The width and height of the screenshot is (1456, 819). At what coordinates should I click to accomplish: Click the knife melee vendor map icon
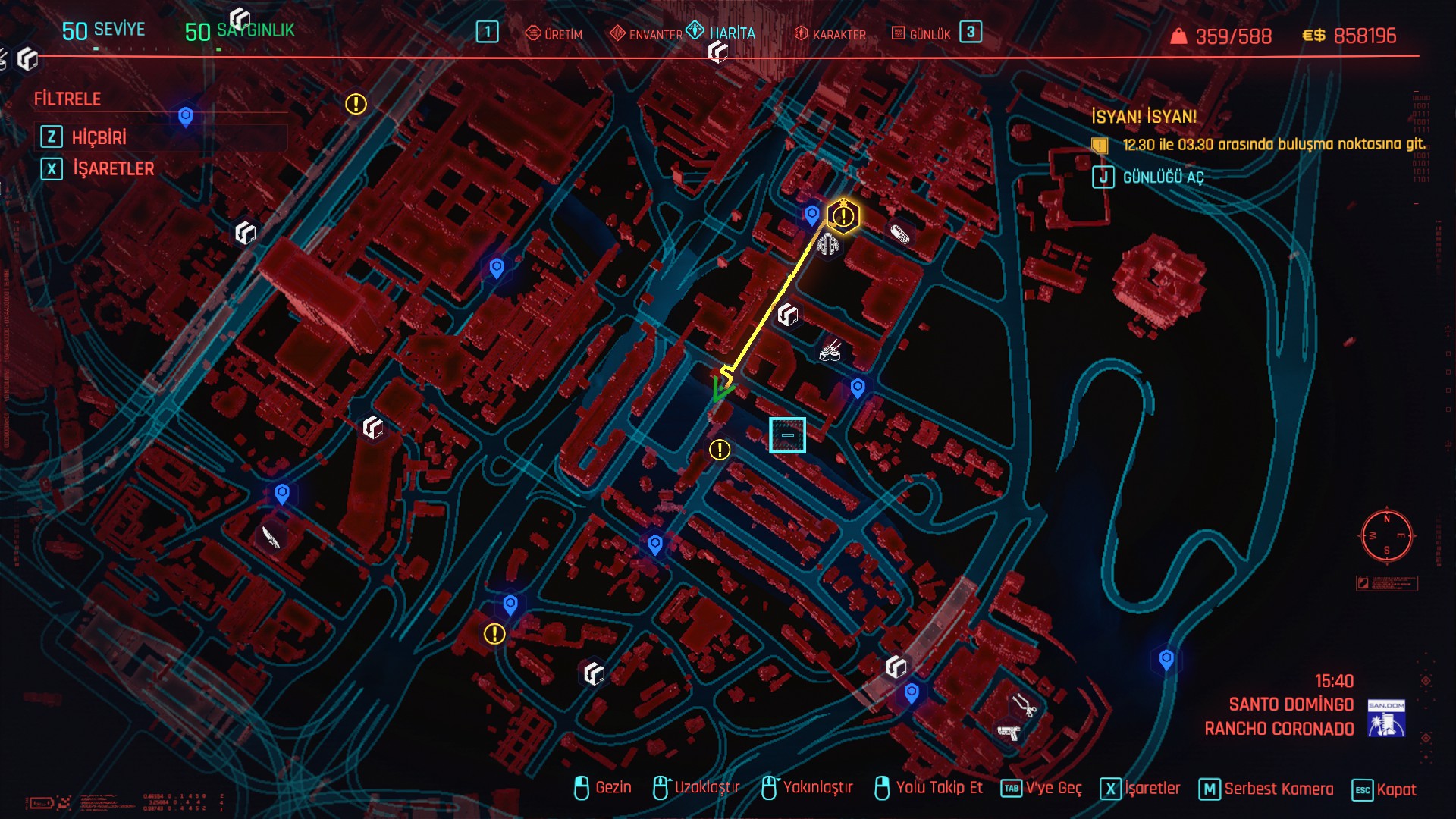pos(271,537)
